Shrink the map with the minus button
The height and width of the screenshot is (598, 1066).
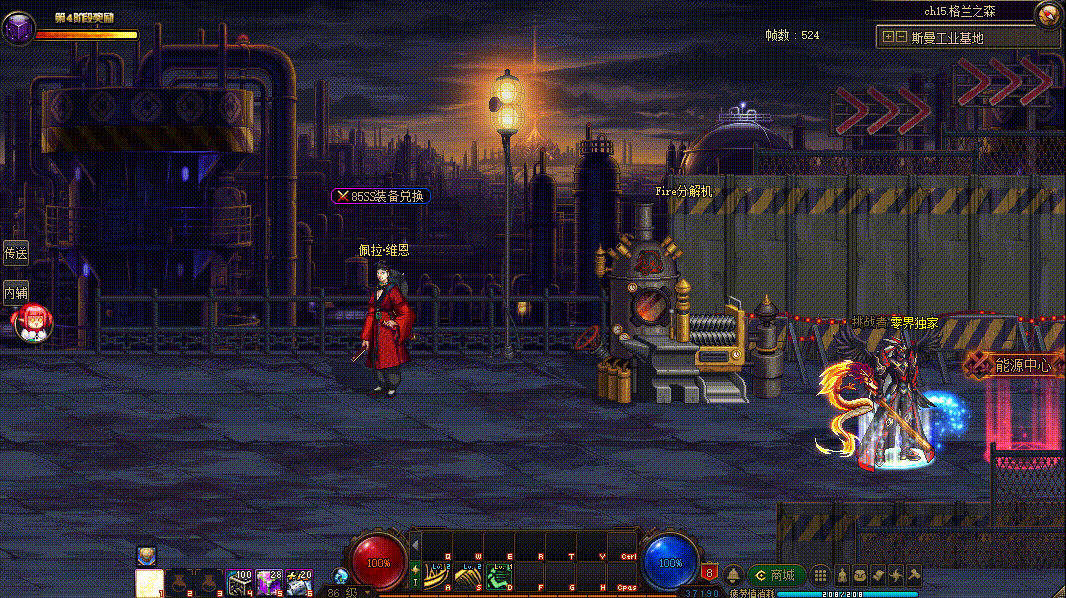tap(901, 37)
